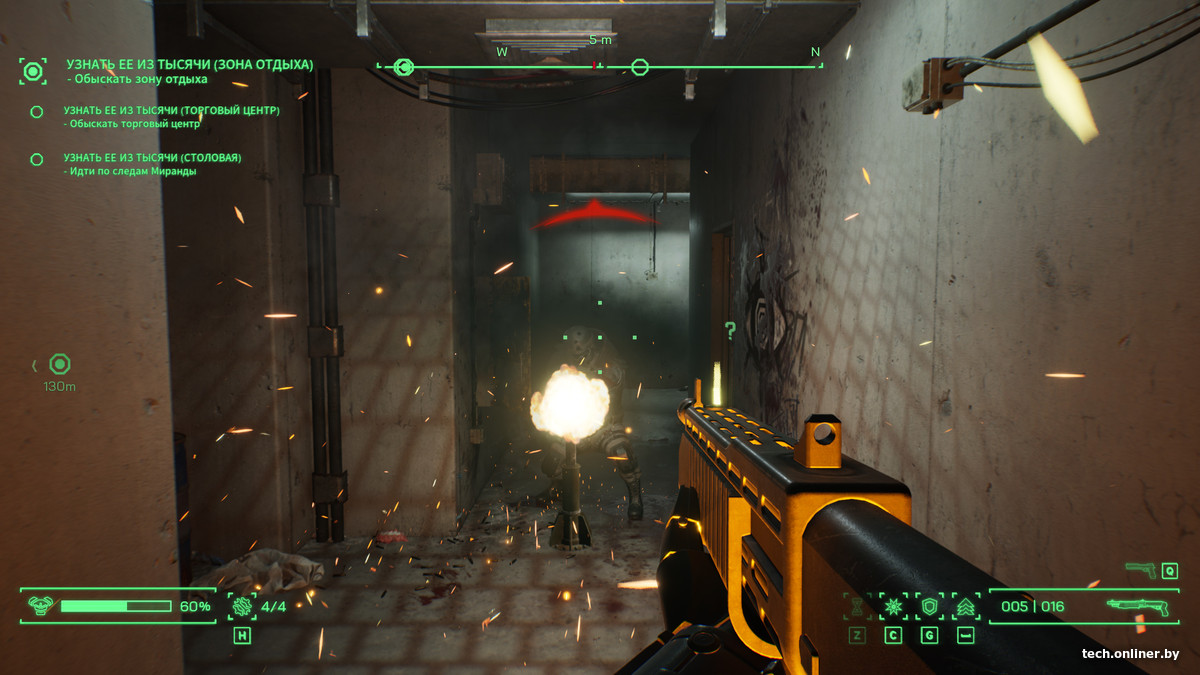1200x675 pixels.
Task: Click the right circle marker on compass
Action: [640, 67]
